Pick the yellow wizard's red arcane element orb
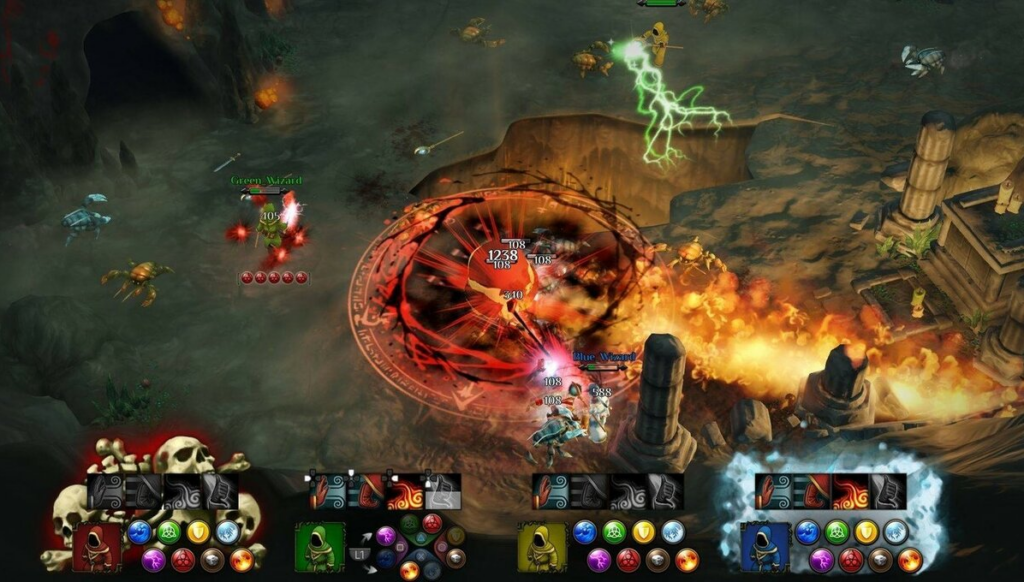This screenshot has width=1024, height=582. point(628,559)
